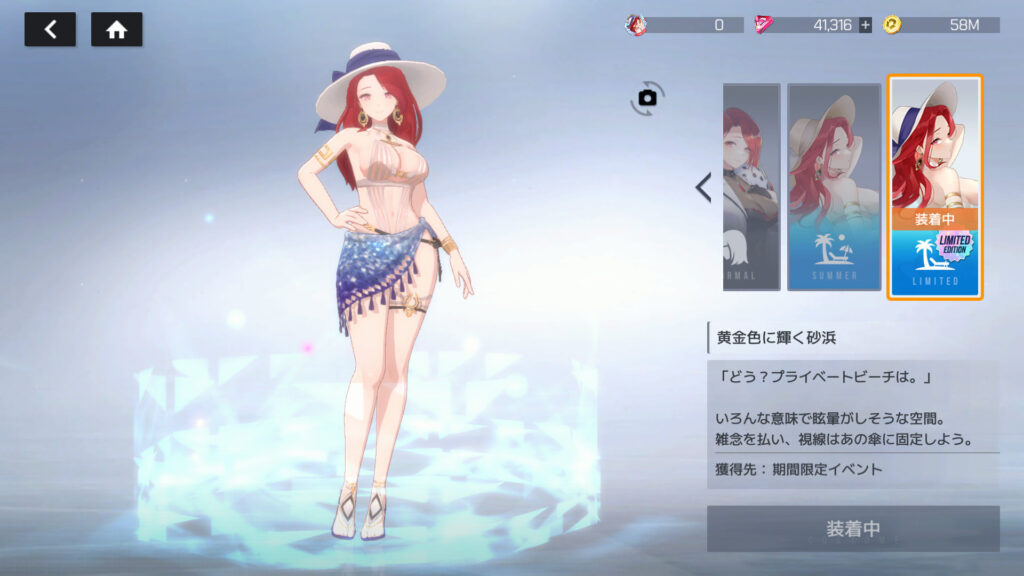Click the 装着中 equipped button

coord(853,529)
